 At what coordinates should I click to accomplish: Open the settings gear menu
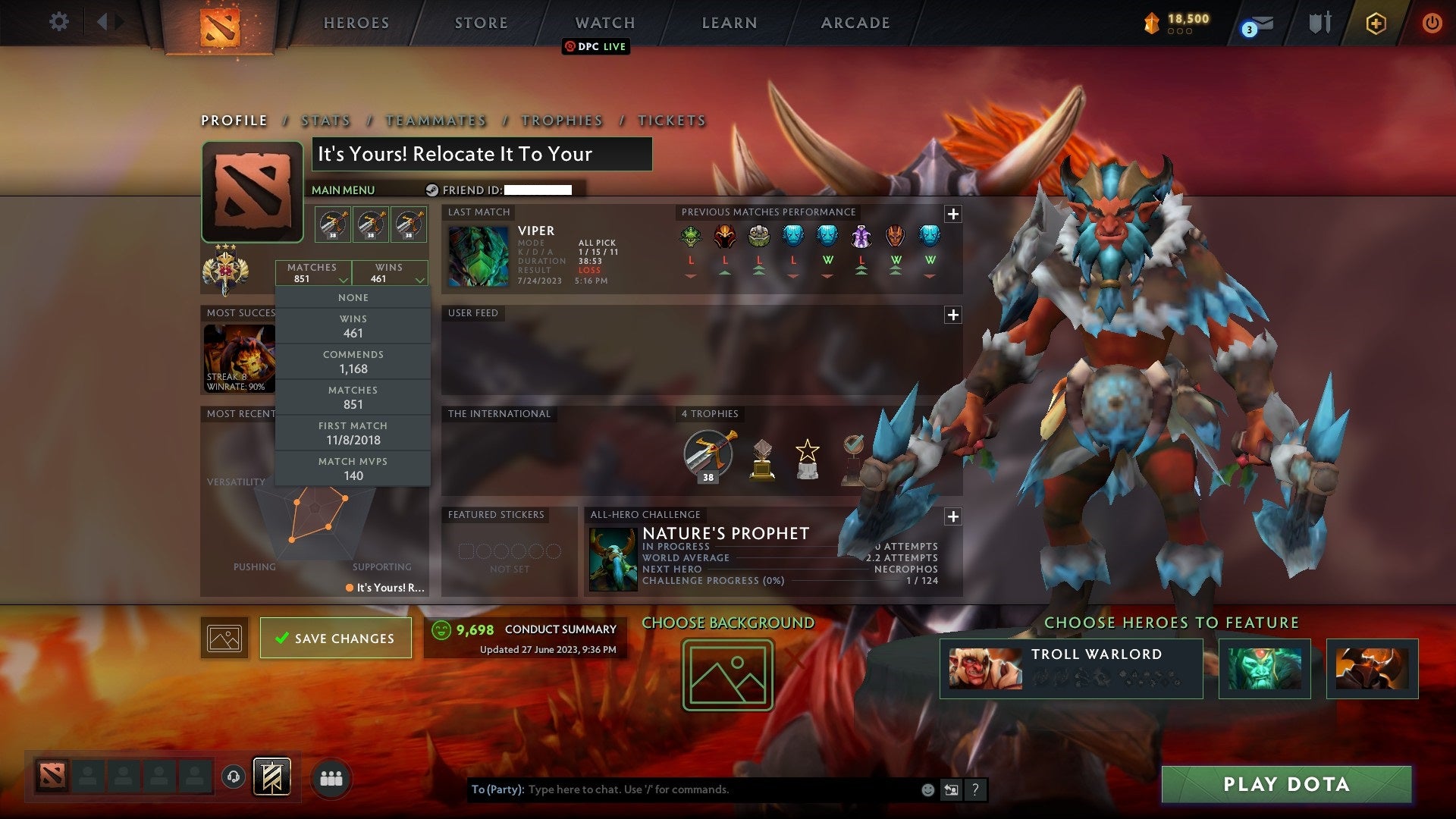tap(59, 22)
